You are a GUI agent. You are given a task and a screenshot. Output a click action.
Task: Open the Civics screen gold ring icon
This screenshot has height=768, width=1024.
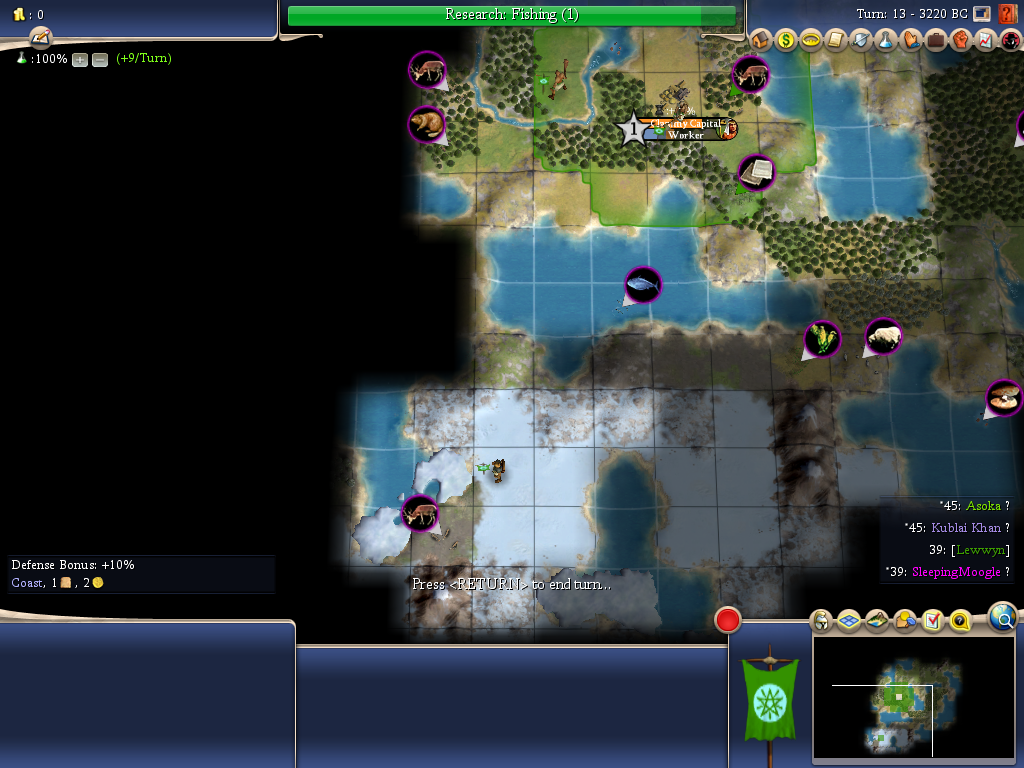(x=811, y=40)
